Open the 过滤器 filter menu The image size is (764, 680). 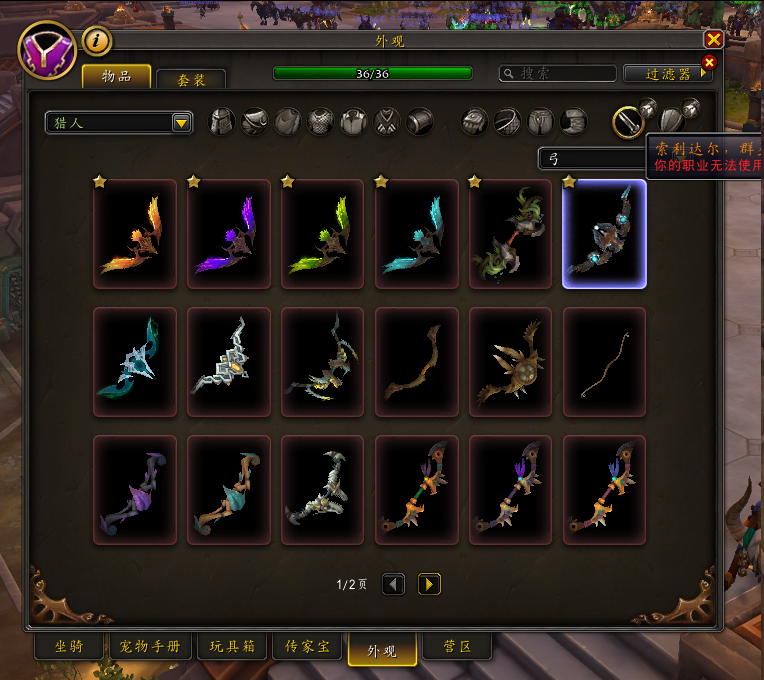click(669, 74)
